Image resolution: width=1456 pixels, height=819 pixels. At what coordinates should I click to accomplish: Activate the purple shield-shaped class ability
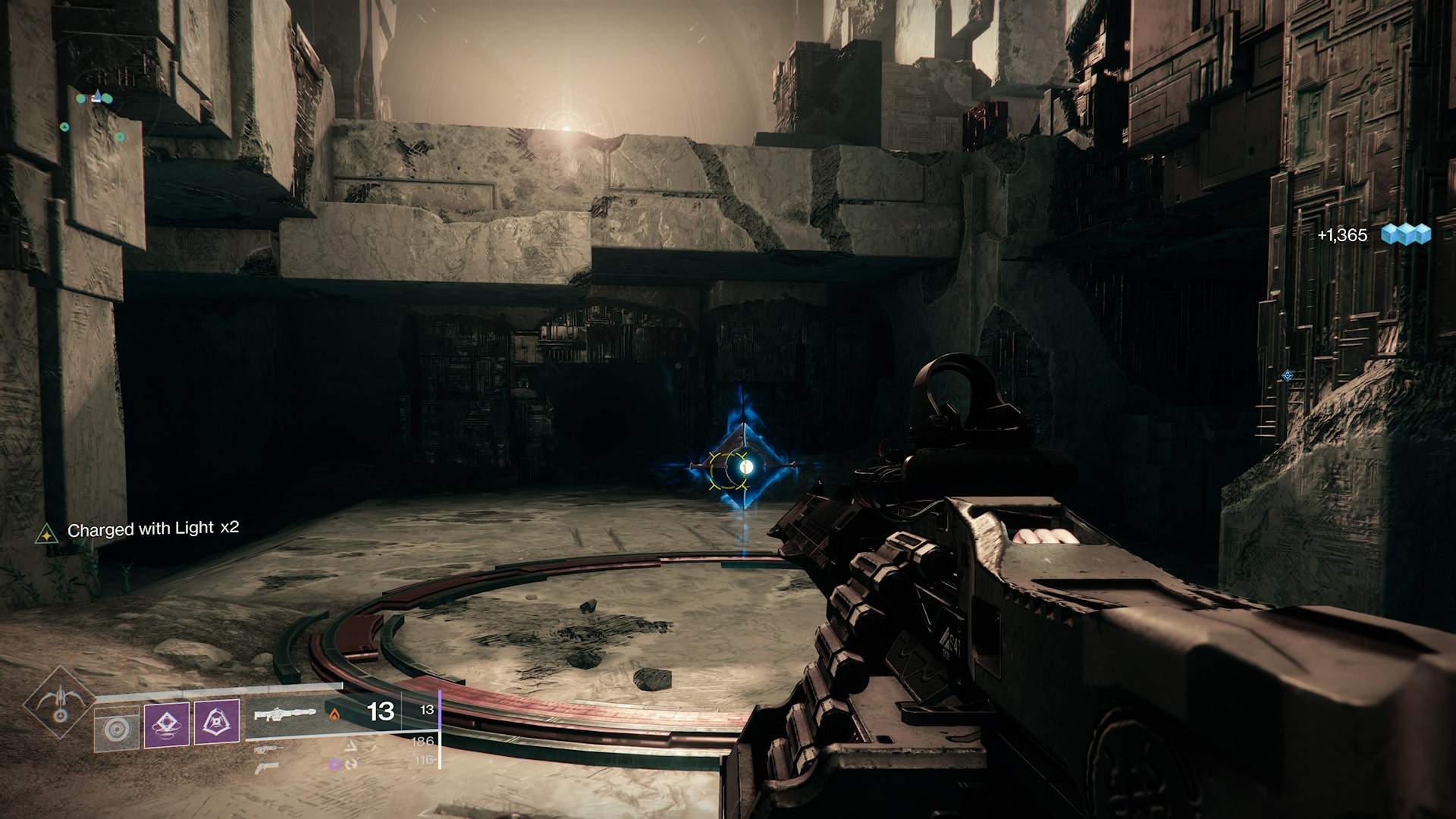[217, 723]
